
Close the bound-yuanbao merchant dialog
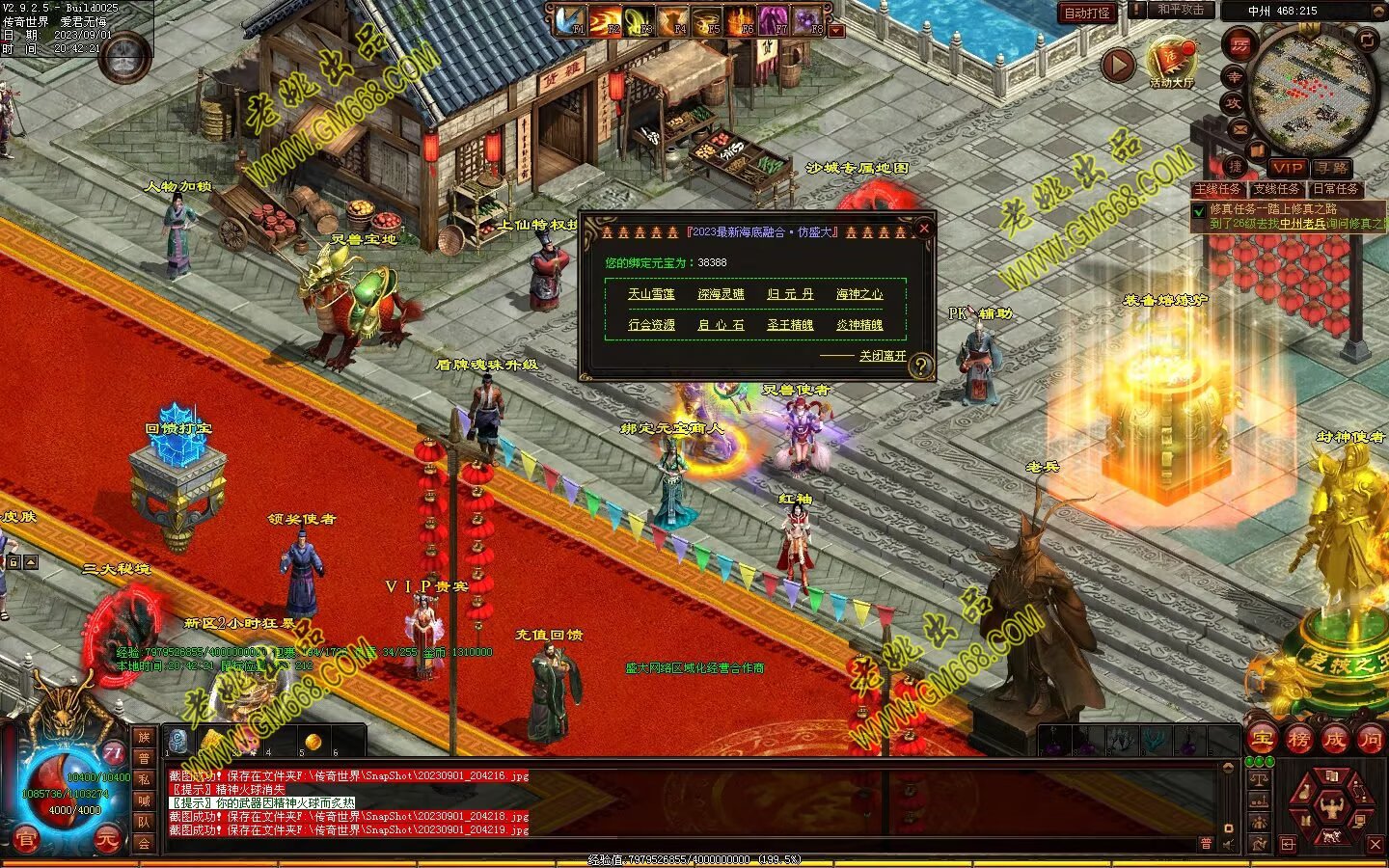tap(923, 229)
